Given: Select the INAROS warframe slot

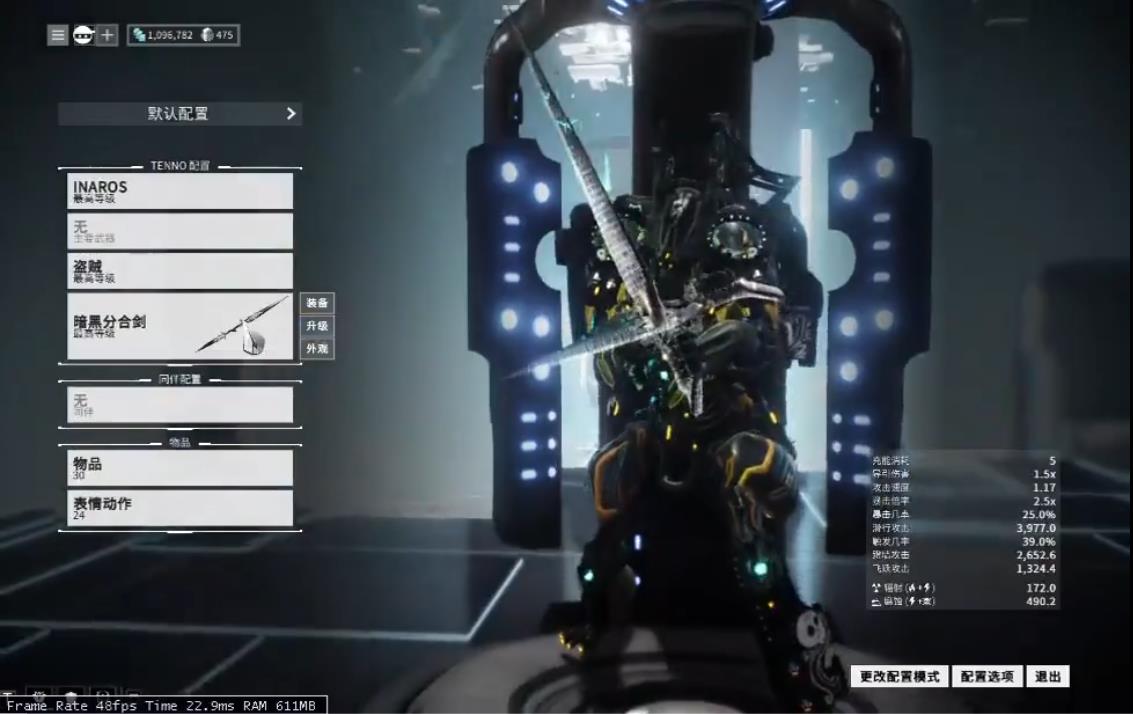Looking at the screenshot, I should (180, 191).
